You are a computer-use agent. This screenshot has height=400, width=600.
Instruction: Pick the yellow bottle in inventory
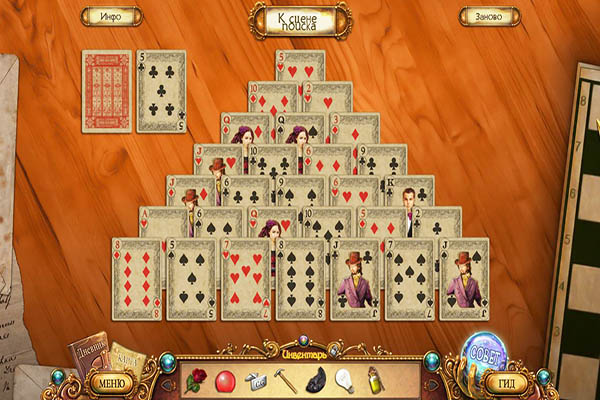[x=372, y=380]
